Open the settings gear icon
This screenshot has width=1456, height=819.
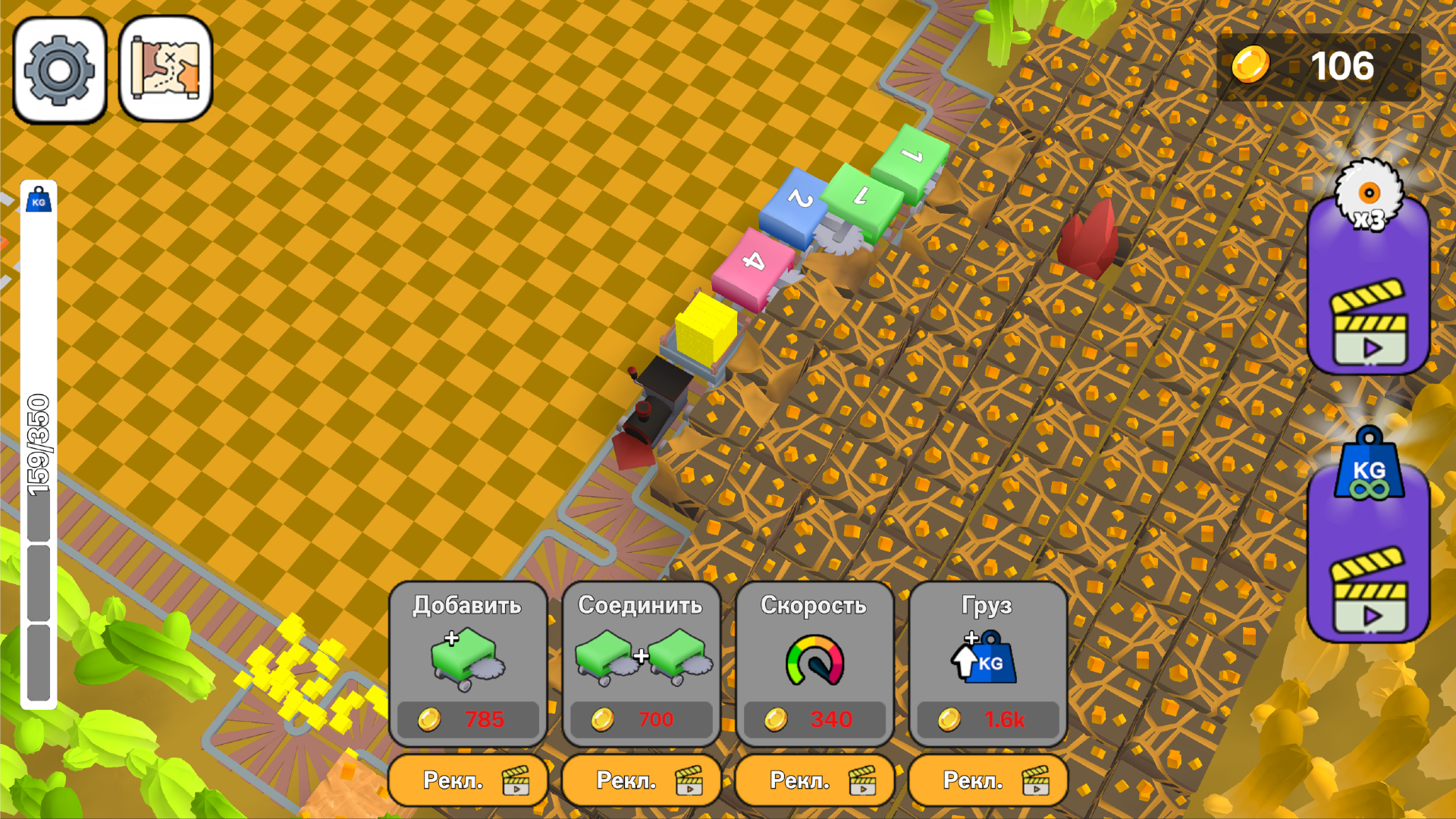[x=61, y=68]
